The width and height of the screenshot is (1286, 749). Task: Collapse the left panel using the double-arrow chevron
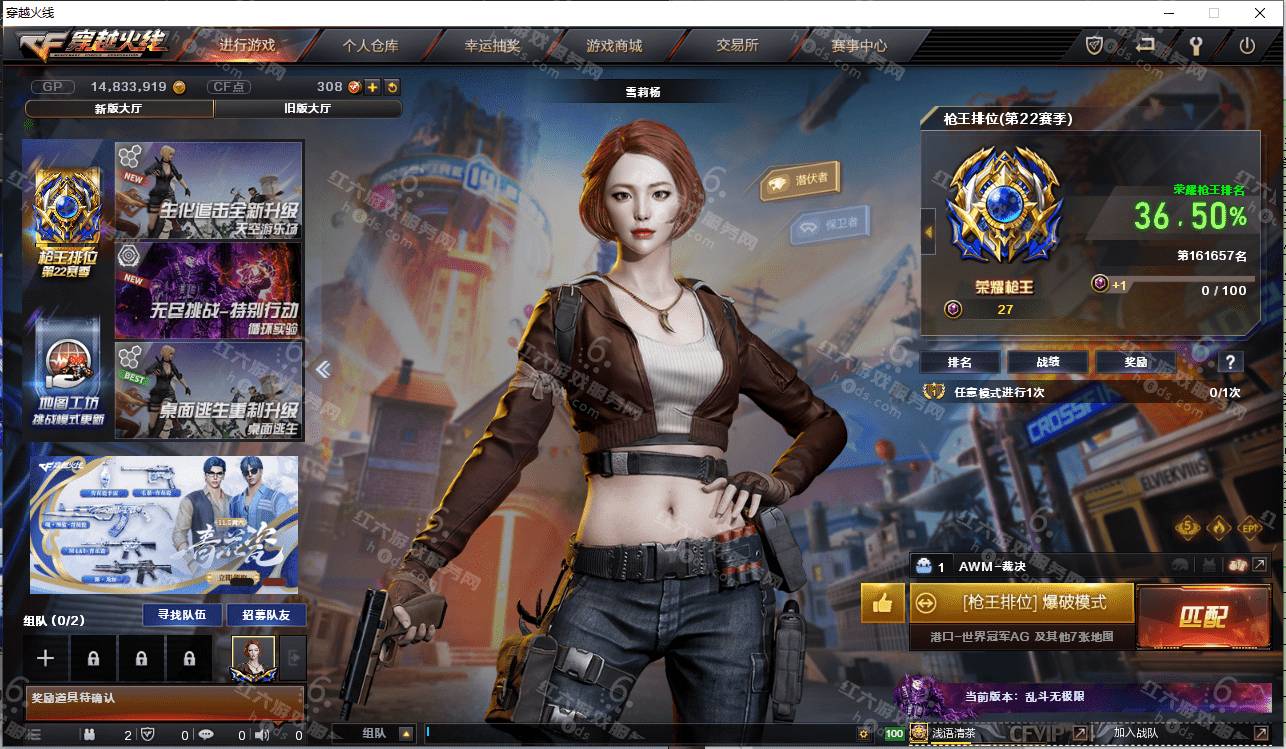pos(322,368)
